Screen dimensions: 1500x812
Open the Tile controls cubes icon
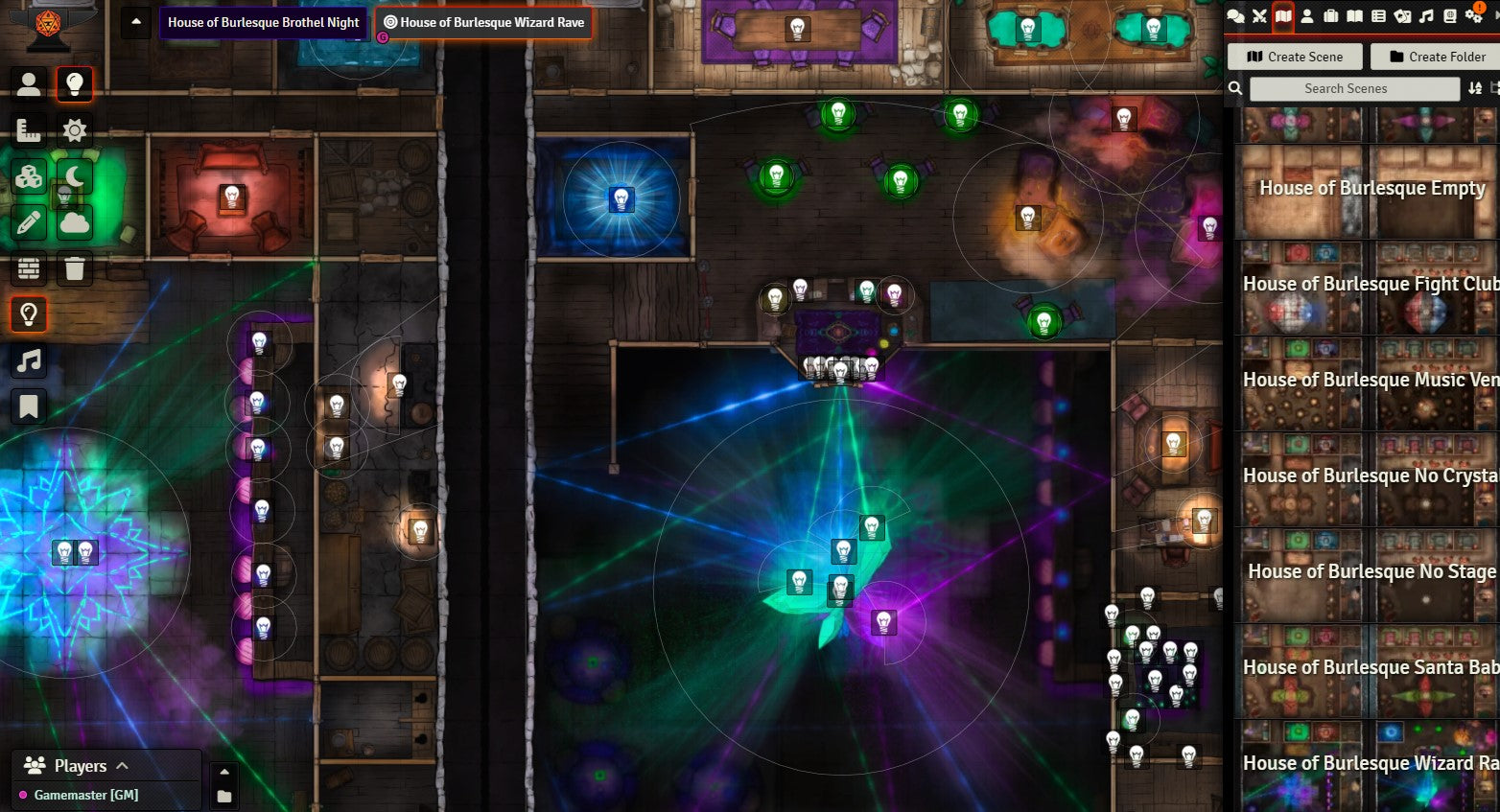click(29, 176)
